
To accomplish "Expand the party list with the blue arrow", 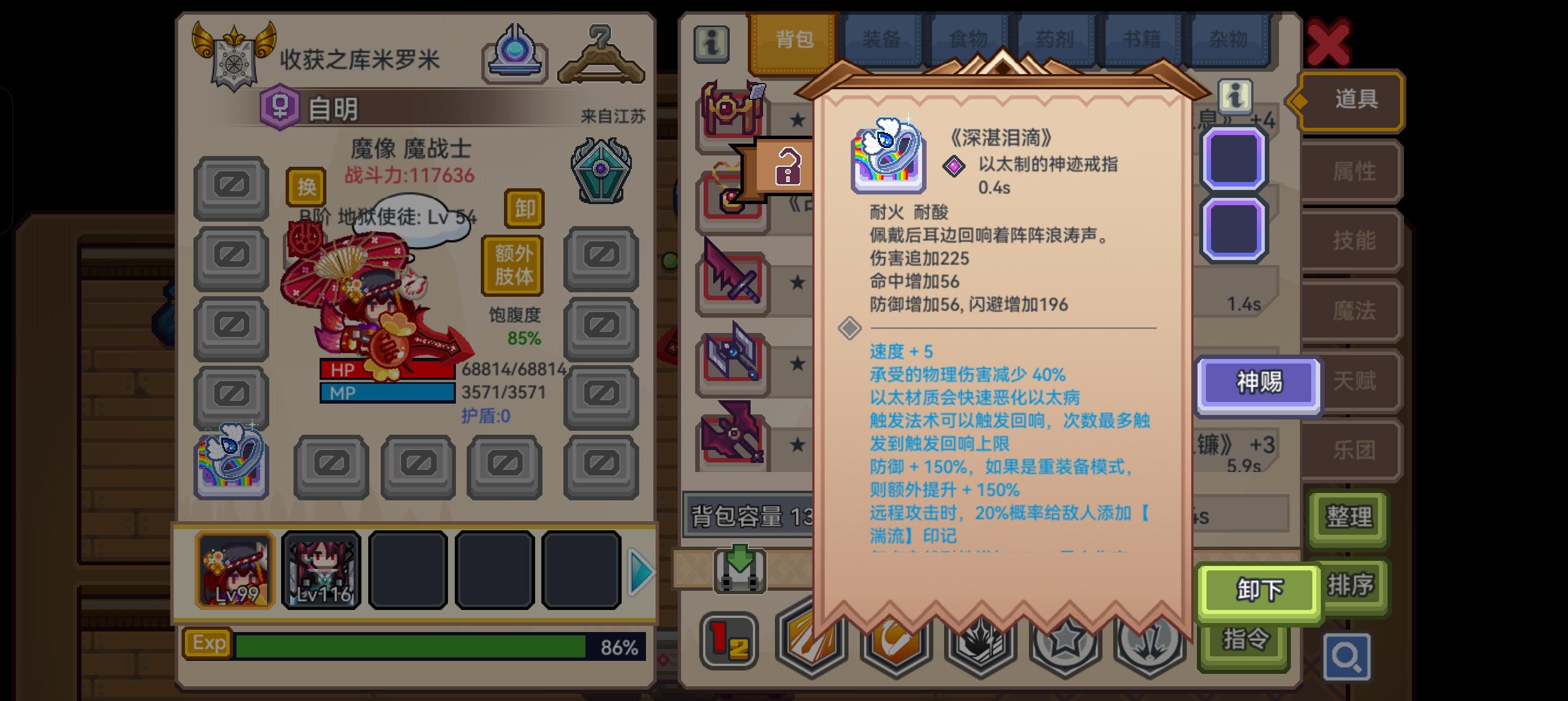I will 638,572.
